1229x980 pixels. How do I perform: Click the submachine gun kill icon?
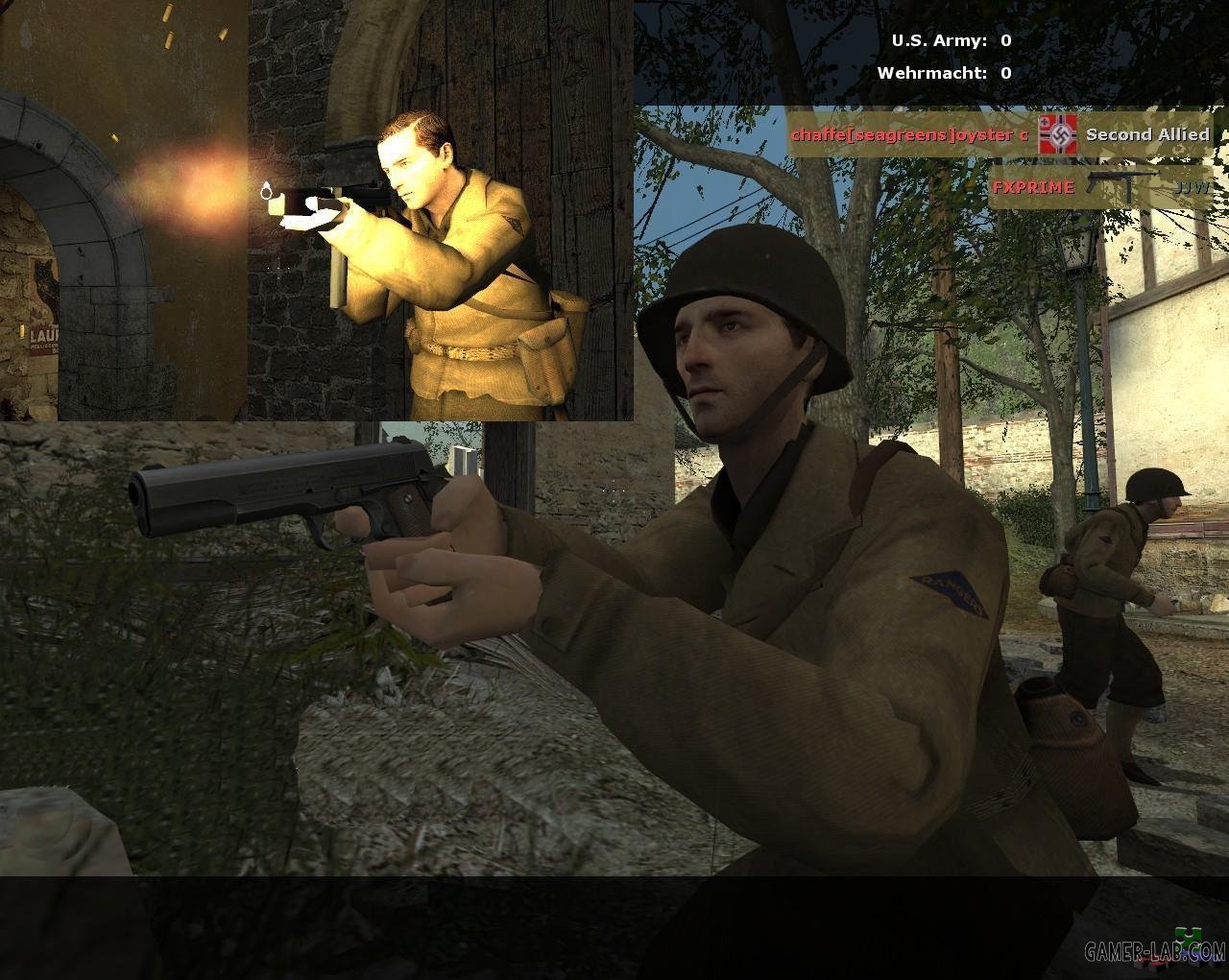[x=1123, y=185]
